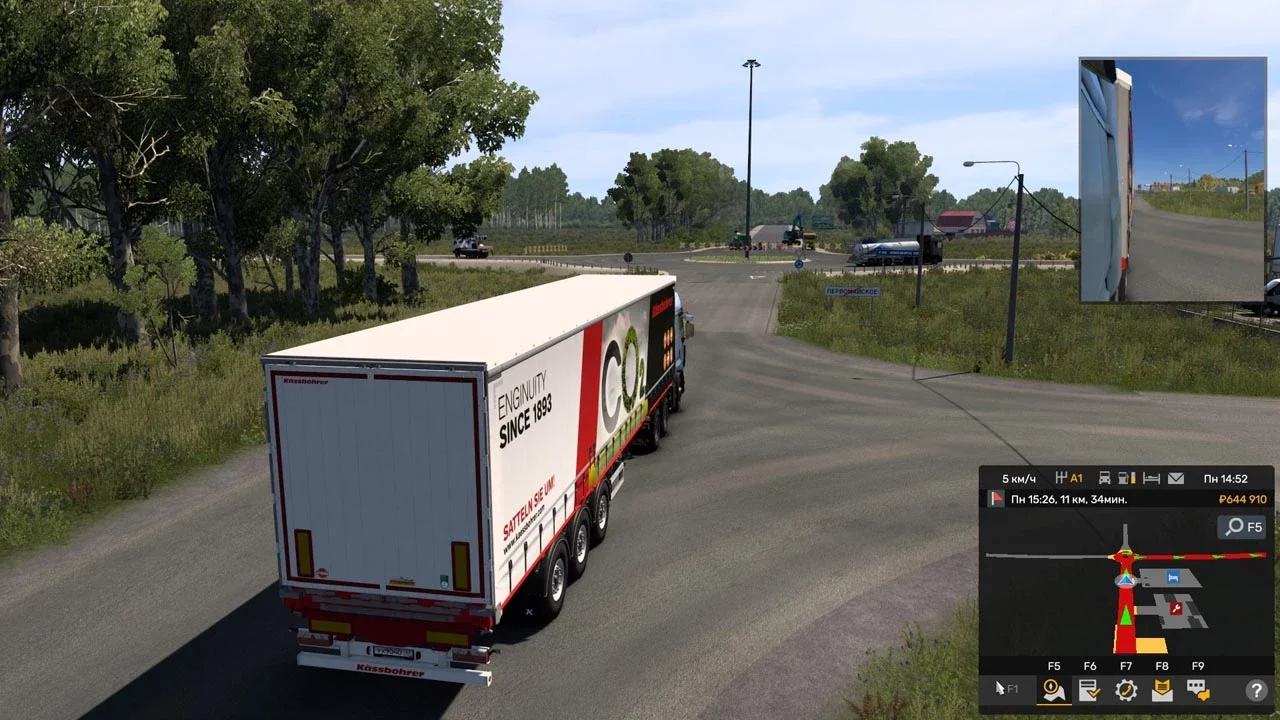Toggle the help panel with the question mark
This screenshot has height=720, width=1280.
1256,689
